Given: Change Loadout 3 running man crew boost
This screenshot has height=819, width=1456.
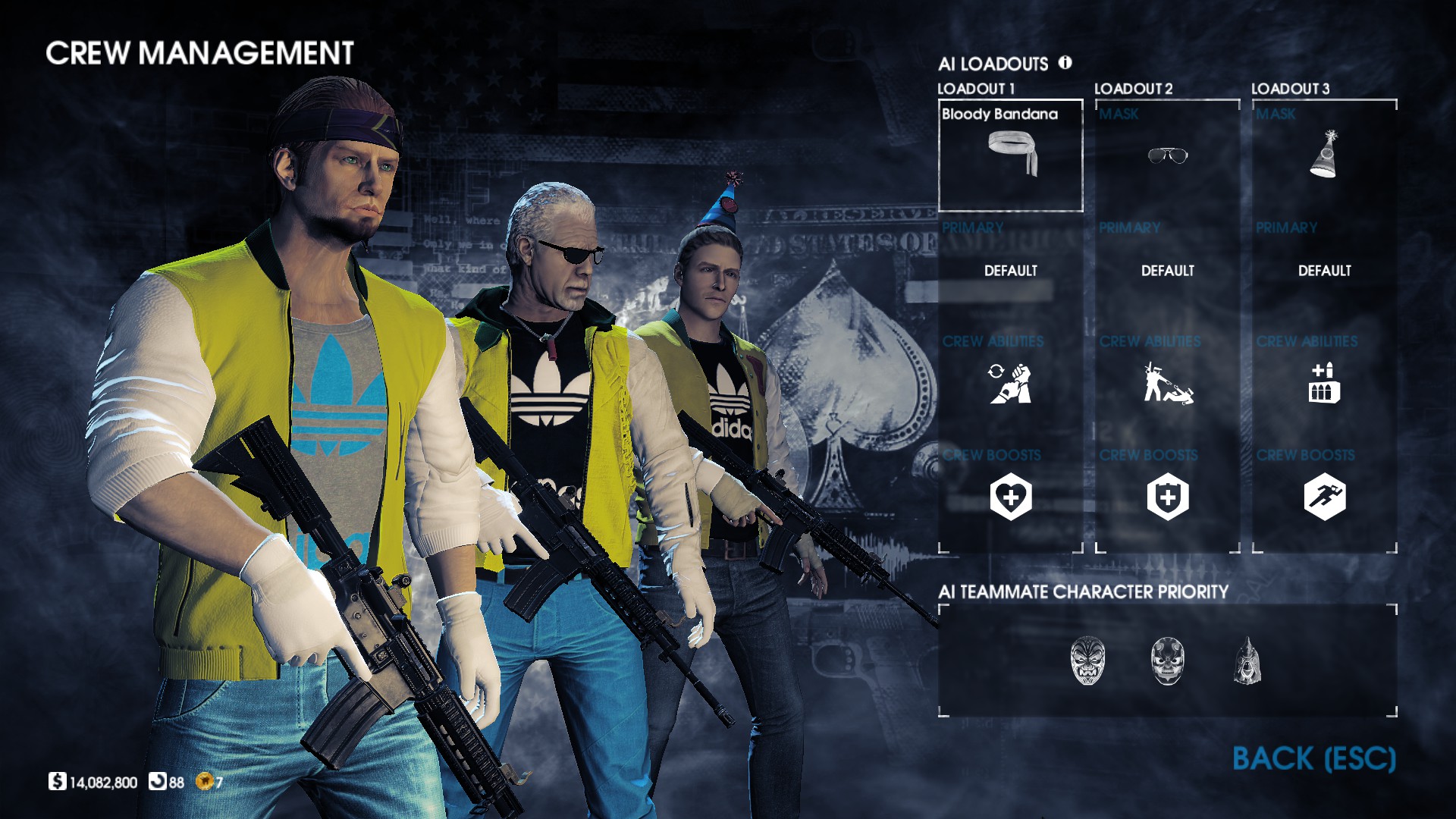Looking at the screenshot, I should point(1324,497).
